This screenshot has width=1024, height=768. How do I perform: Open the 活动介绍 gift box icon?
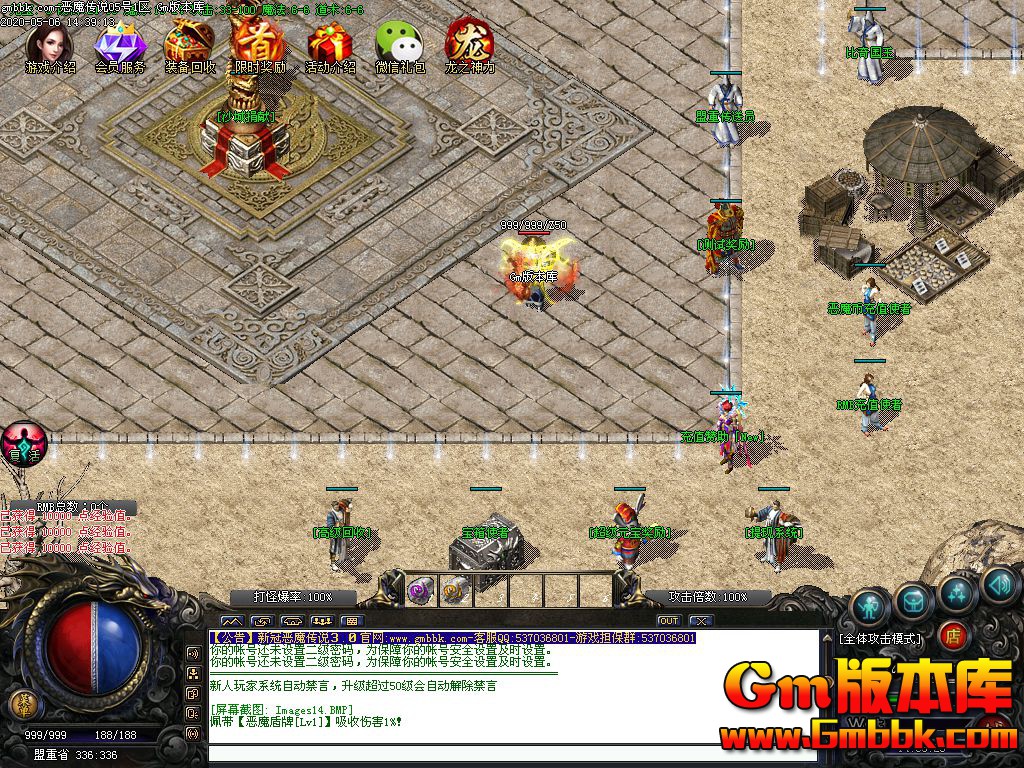tap(329, 45)
